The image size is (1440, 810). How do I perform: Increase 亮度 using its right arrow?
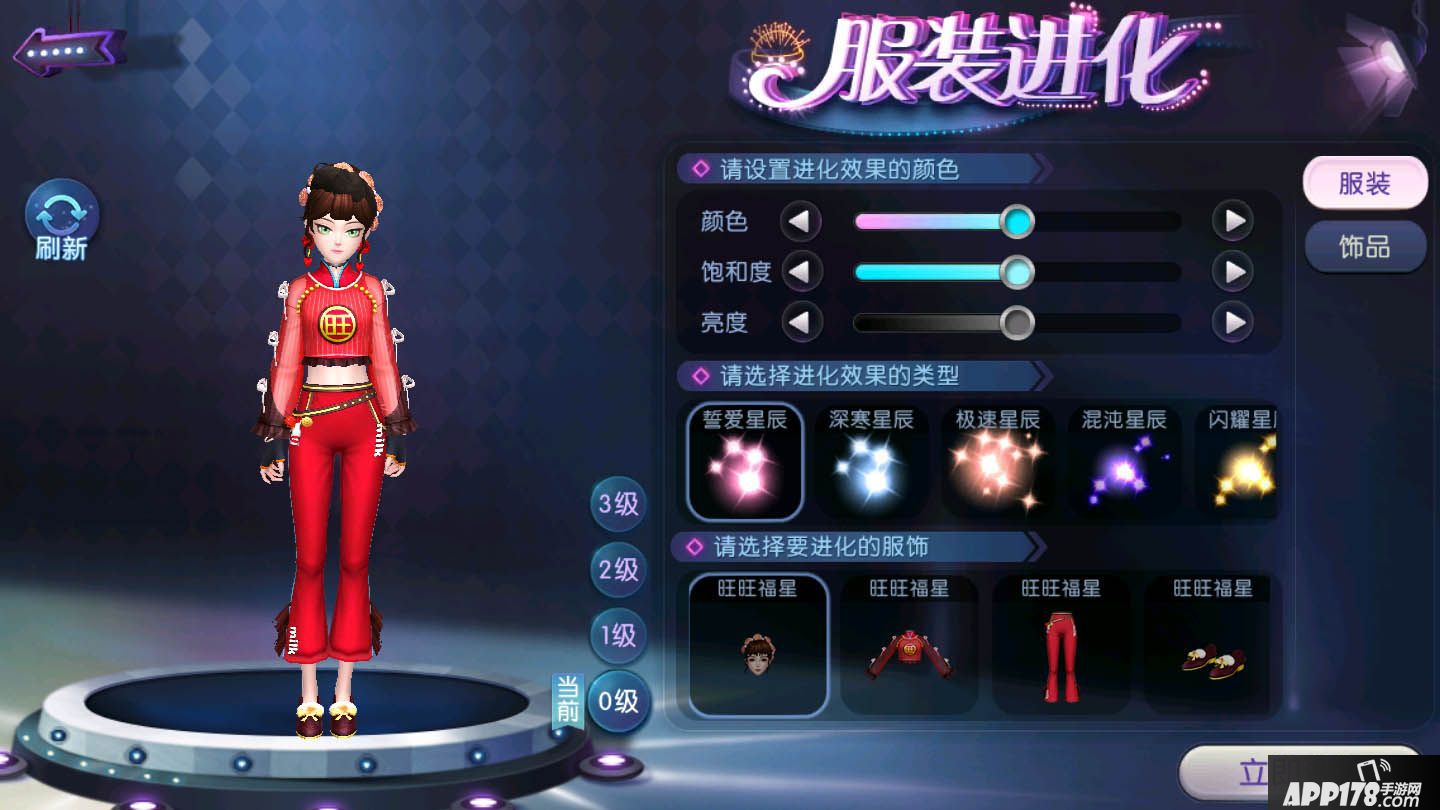(1233, 323)
